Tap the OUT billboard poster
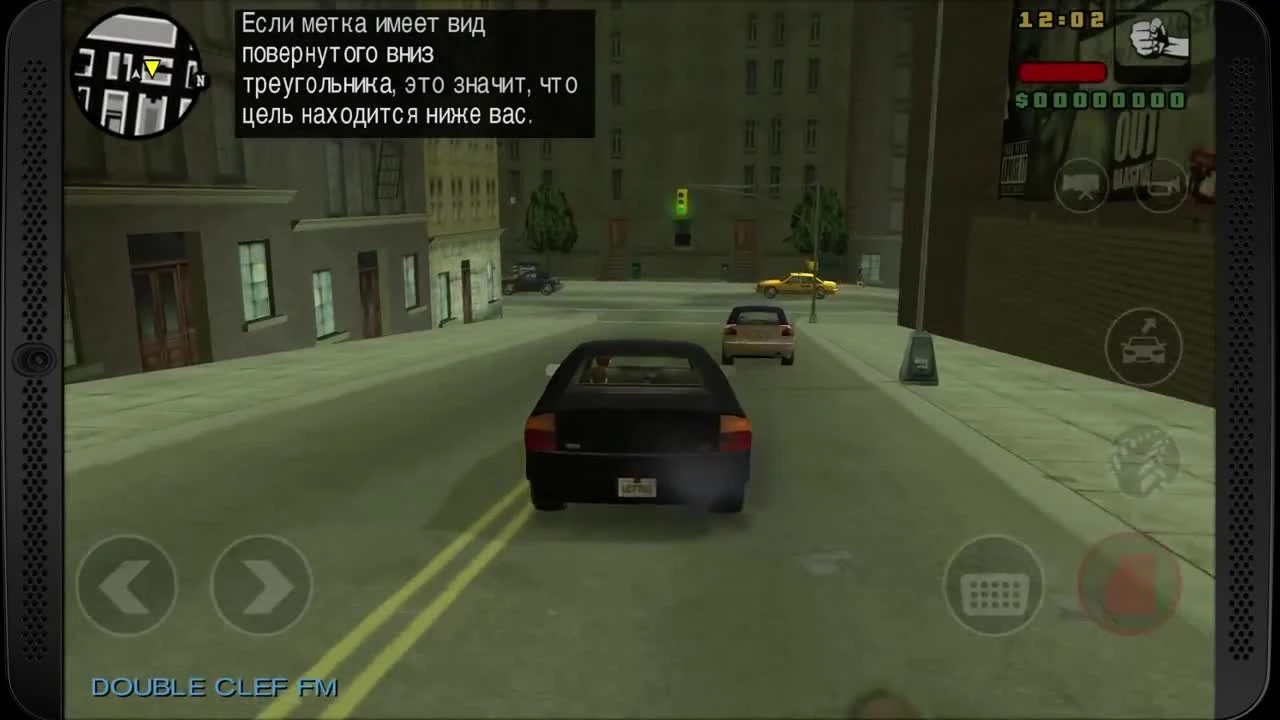1280x720 pixels. [1135, 130]
